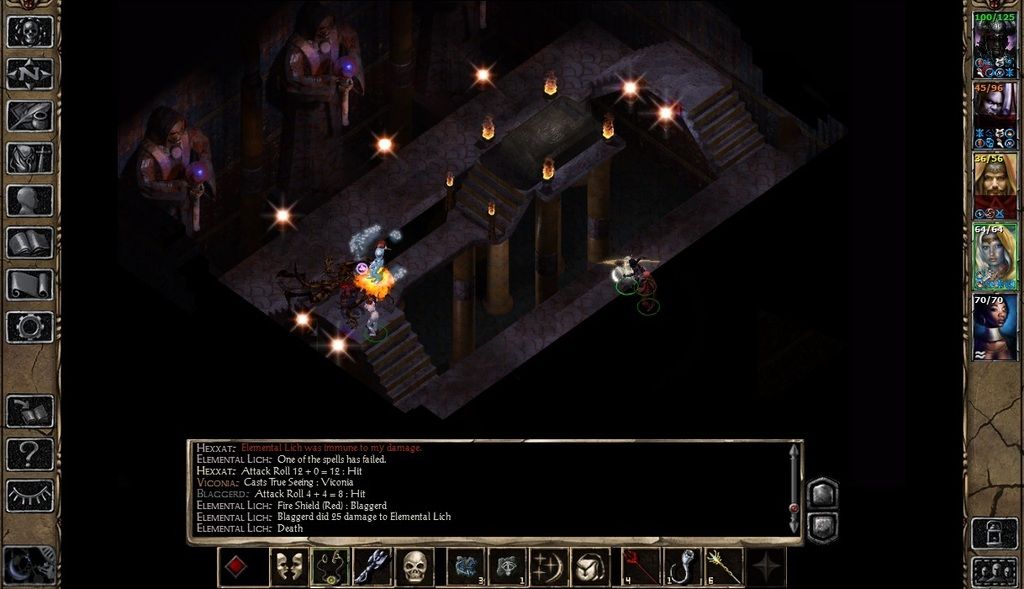Open the inventory screen from the sidebar

pos(30,158)
